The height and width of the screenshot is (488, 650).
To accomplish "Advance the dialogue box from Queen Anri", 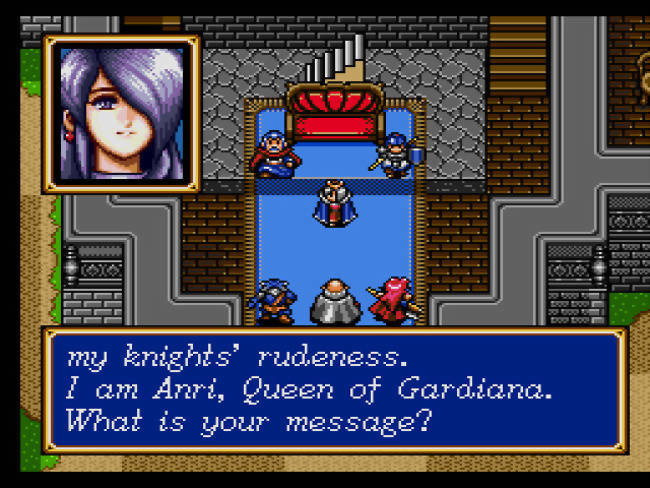I will (334, 388).
